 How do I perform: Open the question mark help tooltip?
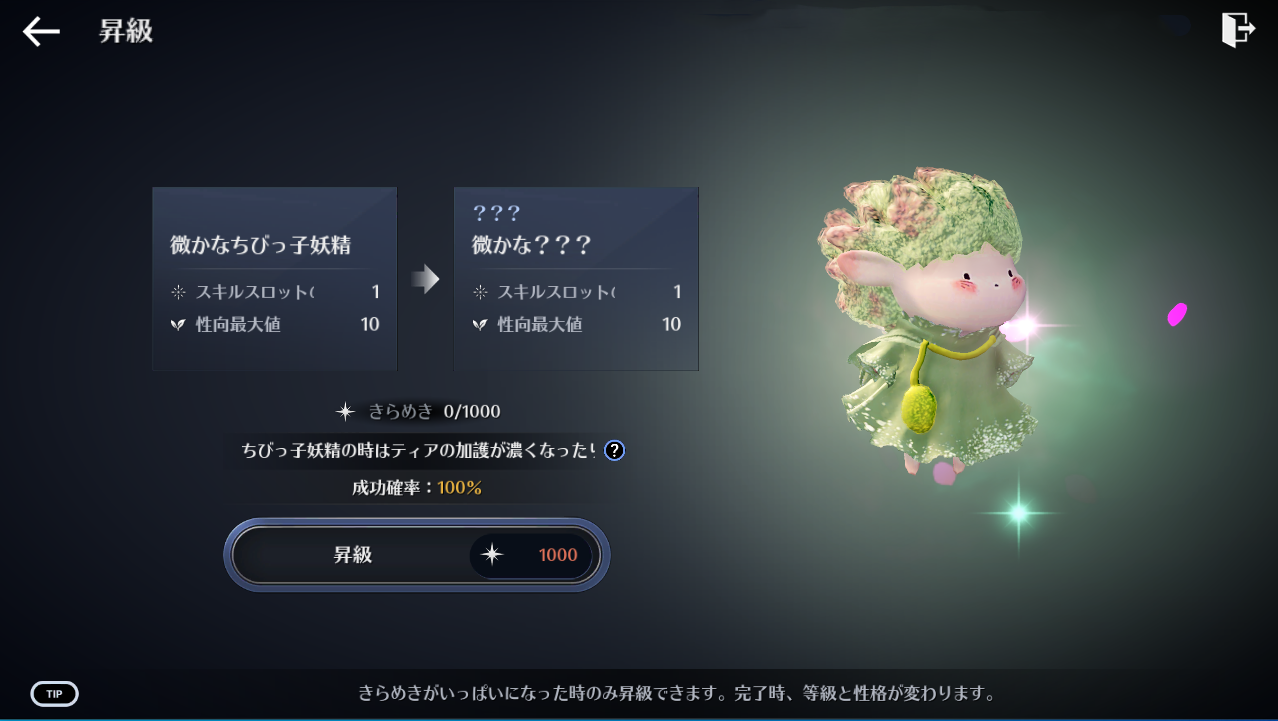coord(614,450)
